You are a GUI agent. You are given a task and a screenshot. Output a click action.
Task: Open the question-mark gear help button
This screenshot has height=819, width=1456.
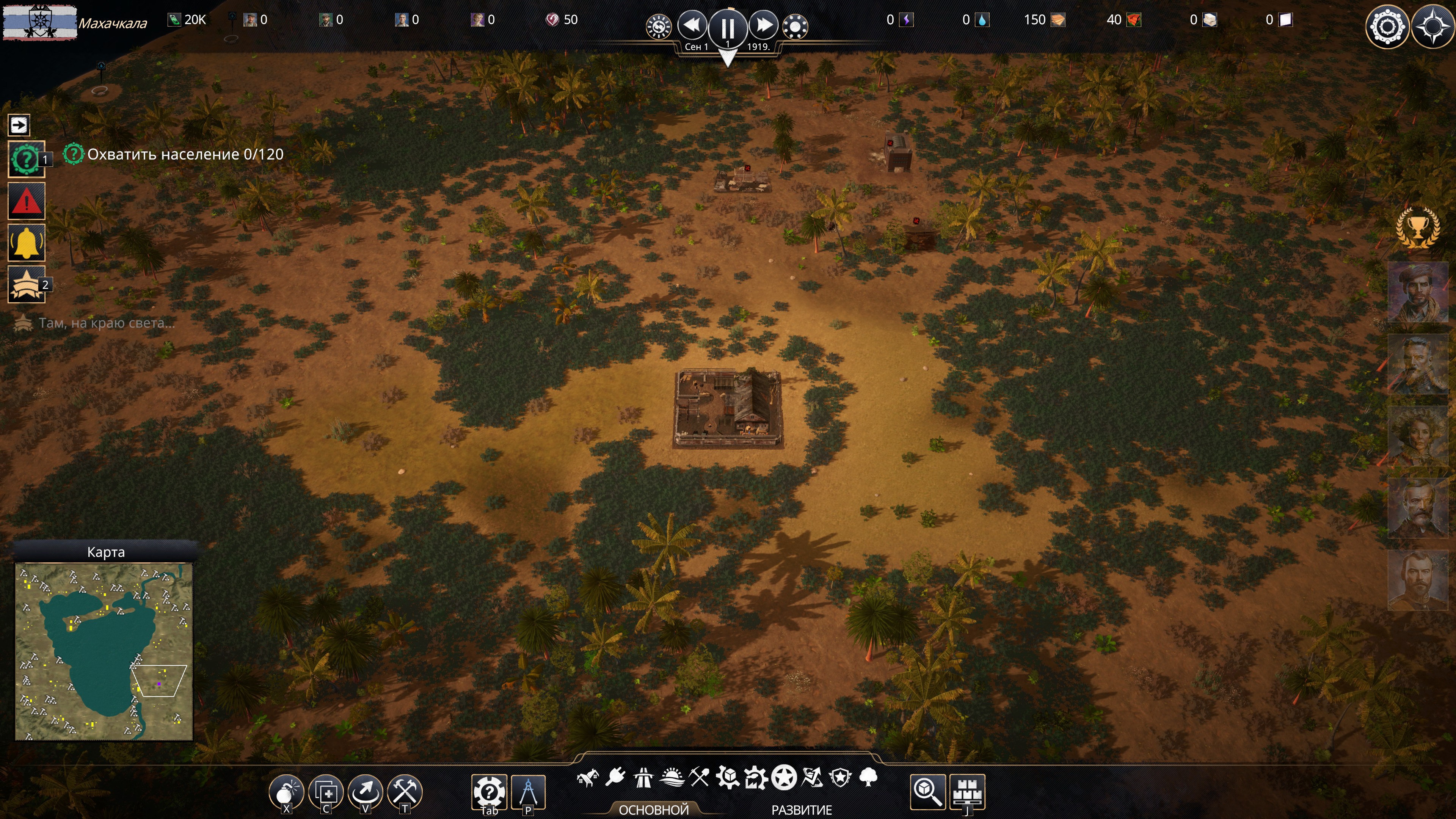489,792
